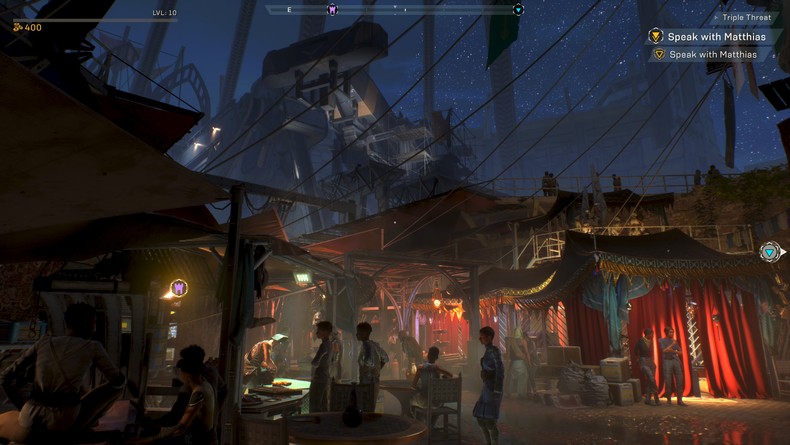
Task: Click the purple marker on the compass bar
Action: 332,10
